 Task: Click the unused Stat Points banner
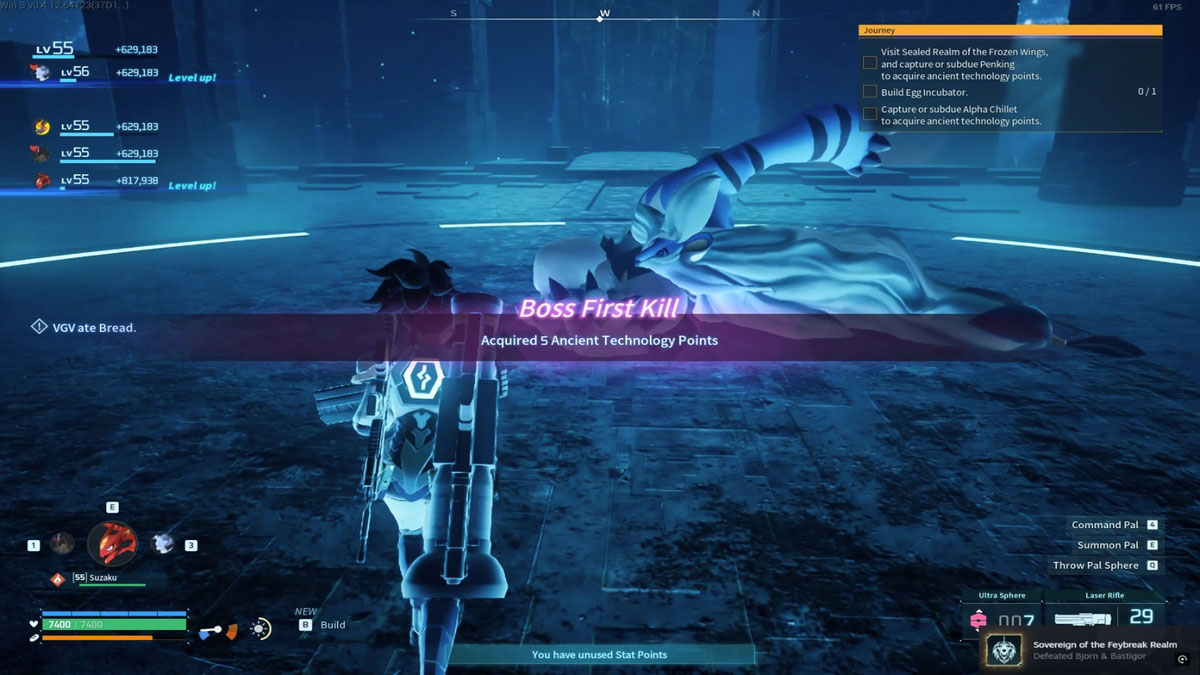pyautogui.click(x=599, y=655)
